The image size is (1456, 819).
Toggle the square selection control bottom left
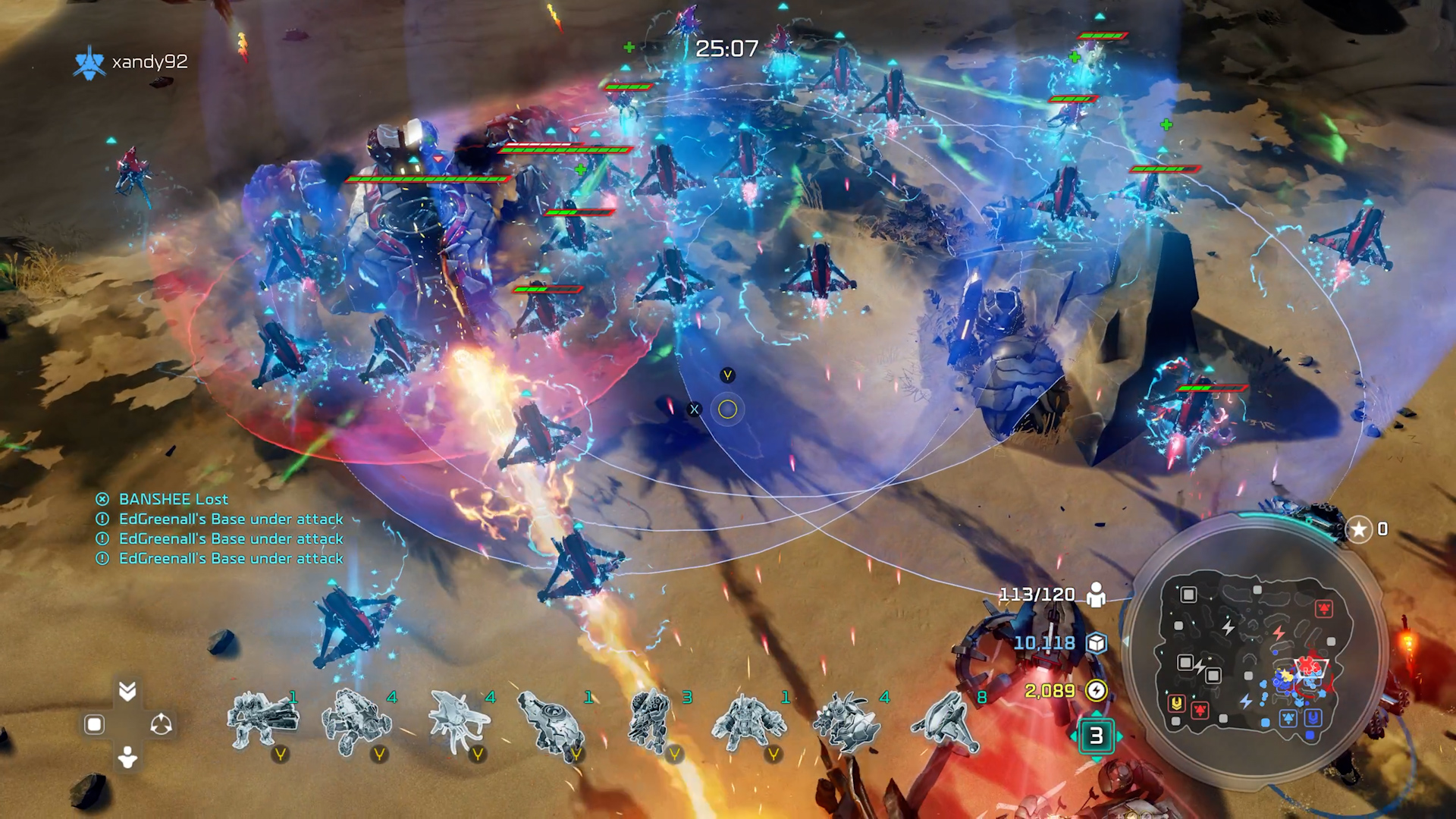click(x=93, y=724)
